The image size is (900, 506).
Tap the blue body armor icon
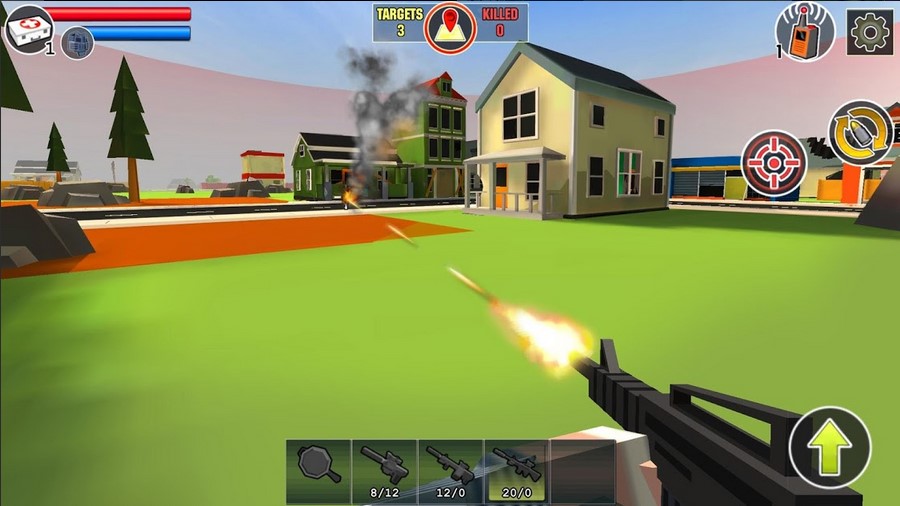click(77, 42)
